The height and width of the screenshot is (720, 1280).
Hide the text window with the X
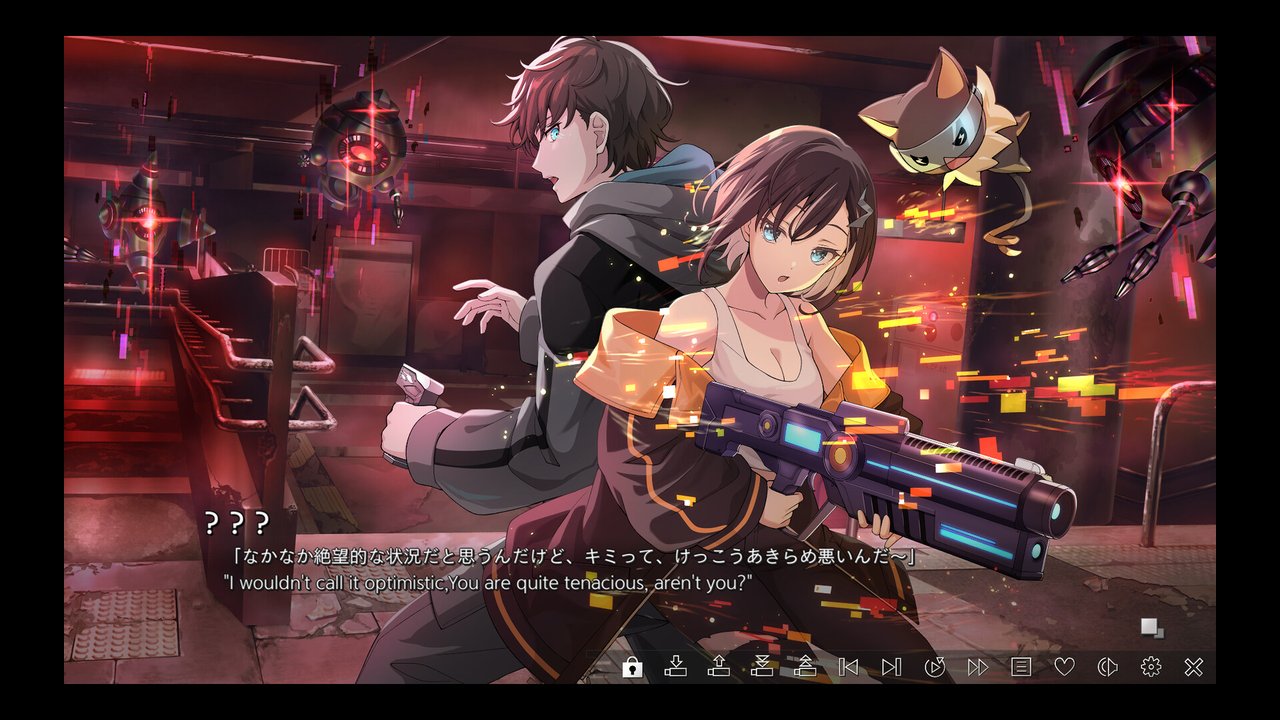[1193, 667]
